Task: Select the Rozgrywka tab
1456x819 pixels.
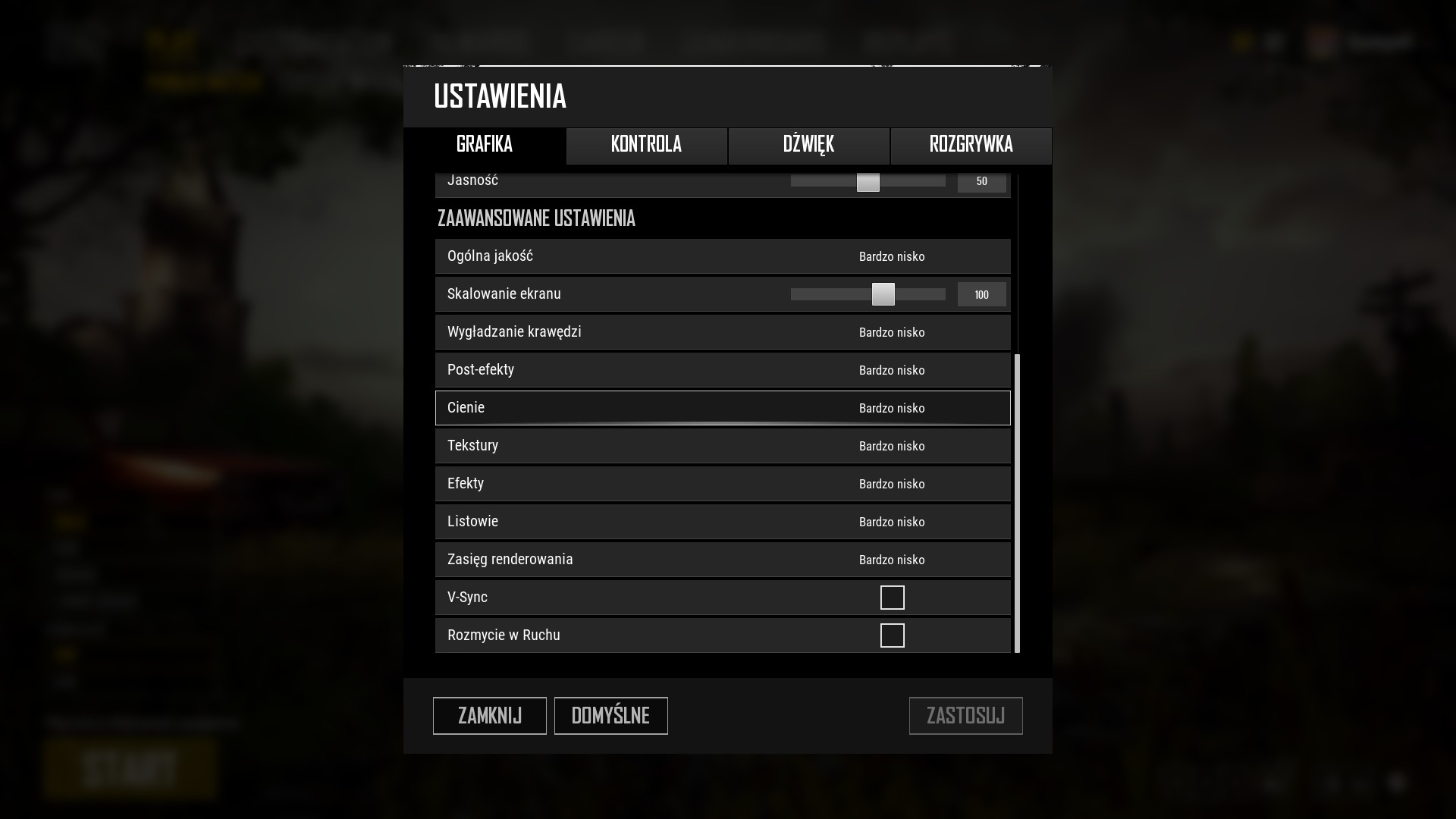Action: [971, 145]
